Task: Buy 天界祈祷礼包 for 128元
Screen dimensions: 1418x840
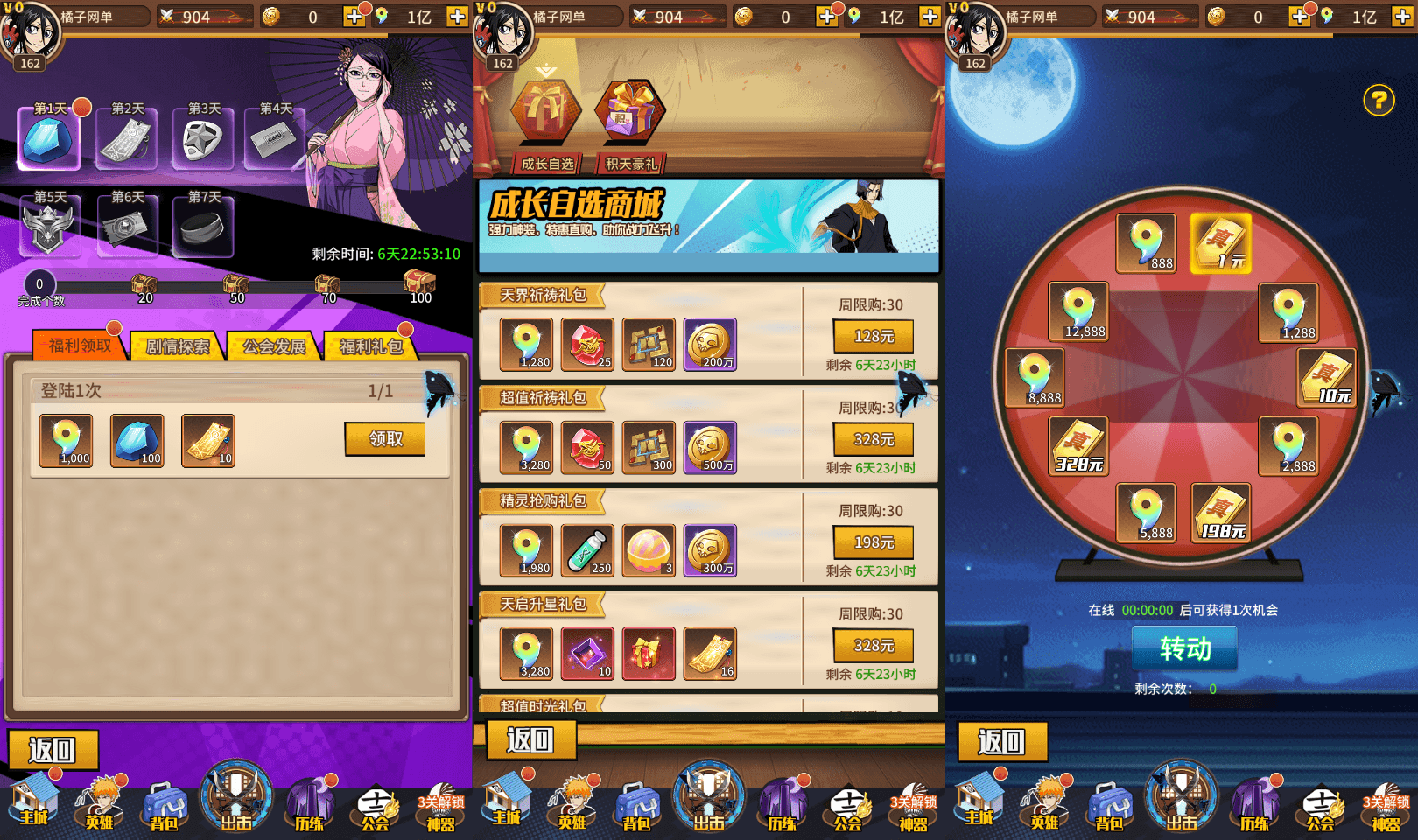Action: point(873,337)
